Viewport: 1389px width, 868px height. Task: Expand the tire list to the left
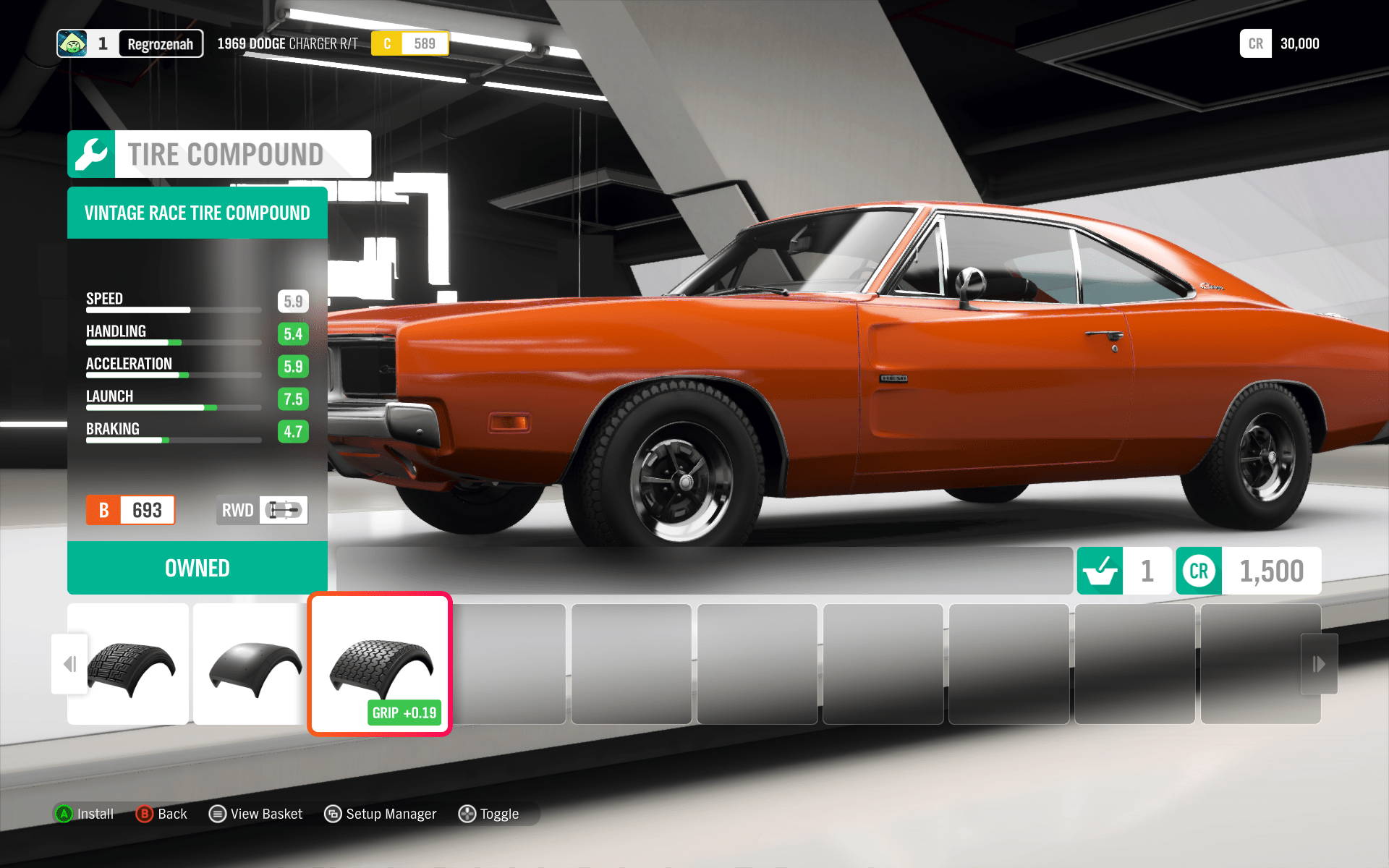click(70, 663)
